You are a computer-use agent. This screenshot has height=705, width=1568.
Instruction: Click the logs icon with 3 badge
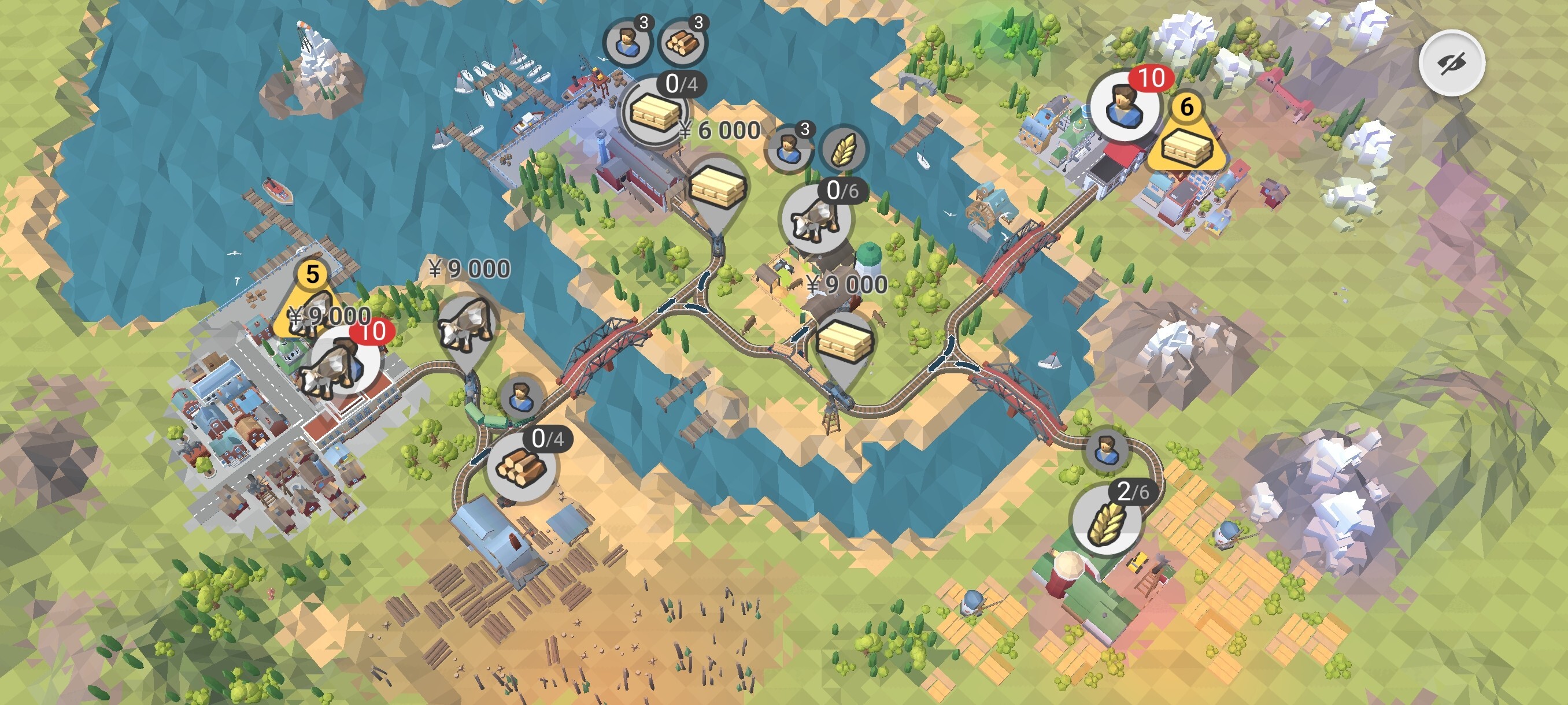point(682,42)
